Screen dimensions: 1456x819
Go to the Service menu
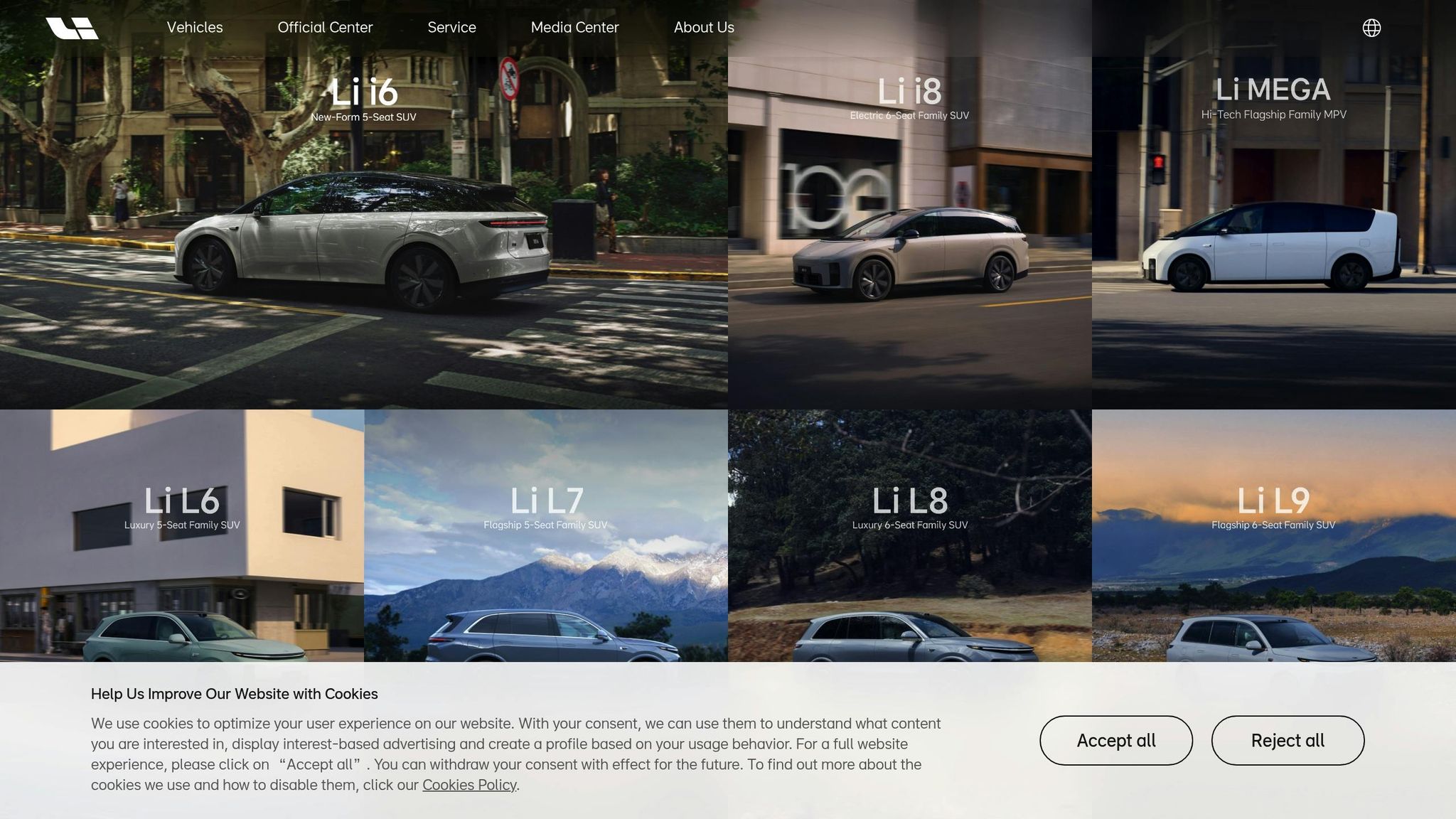point(451,28)
